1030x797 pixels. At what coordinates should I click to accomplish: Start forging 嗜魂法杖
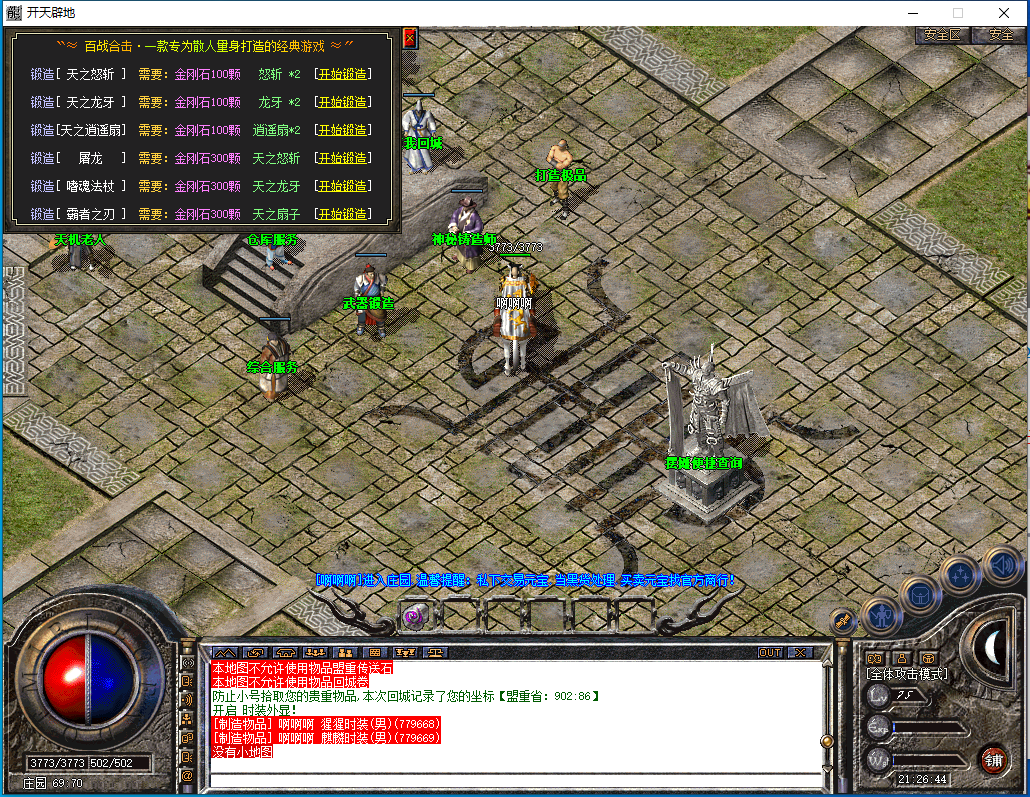342,186
